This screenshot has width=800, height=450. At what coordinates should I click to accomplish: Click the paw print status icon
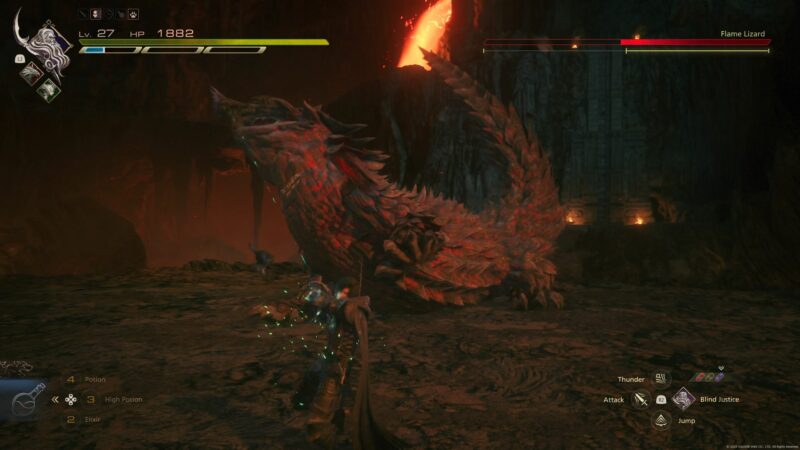tap(133, 15)
